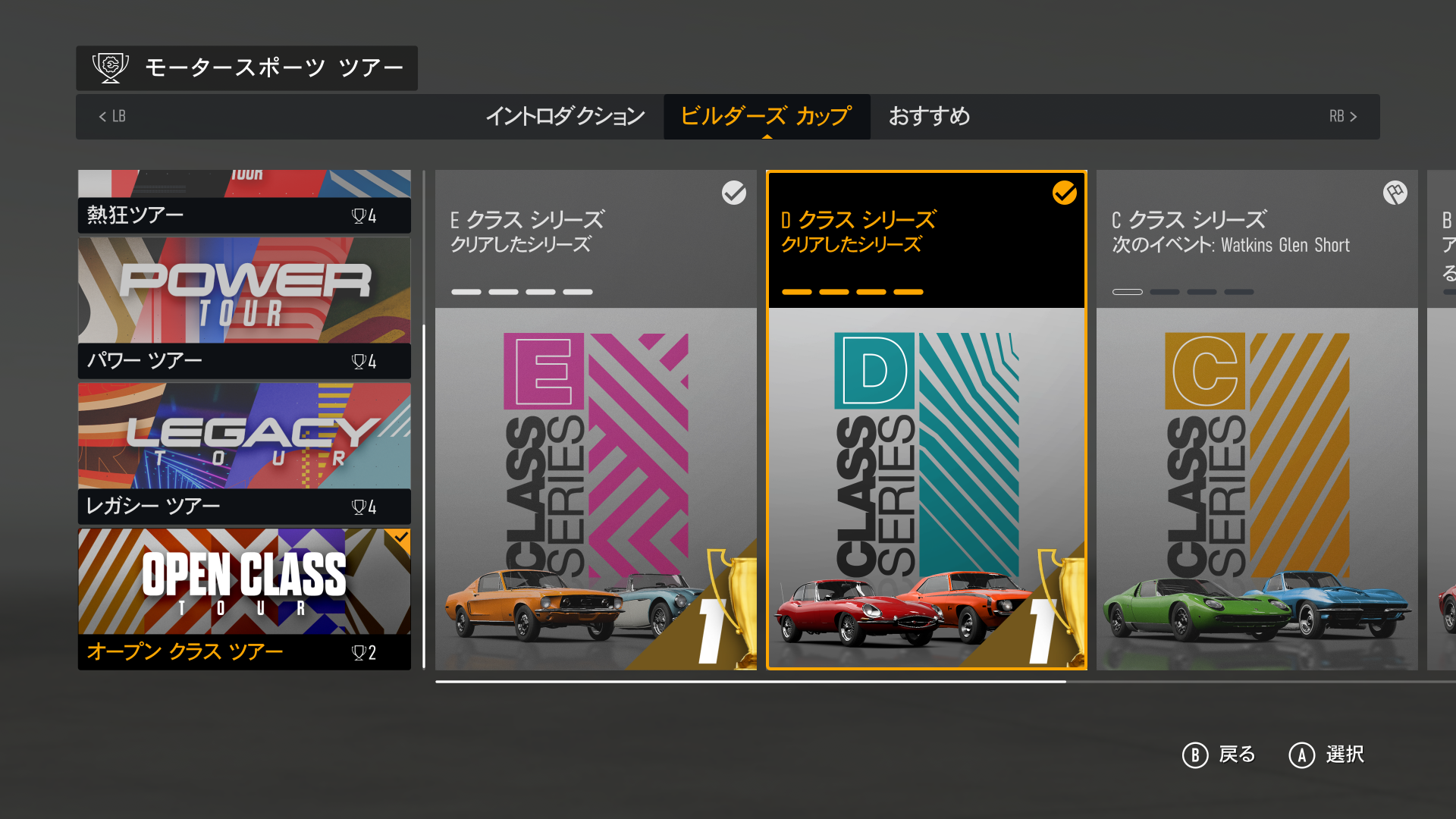
Task: Switch to the おすすめ tab
Action: click(930, 117)
